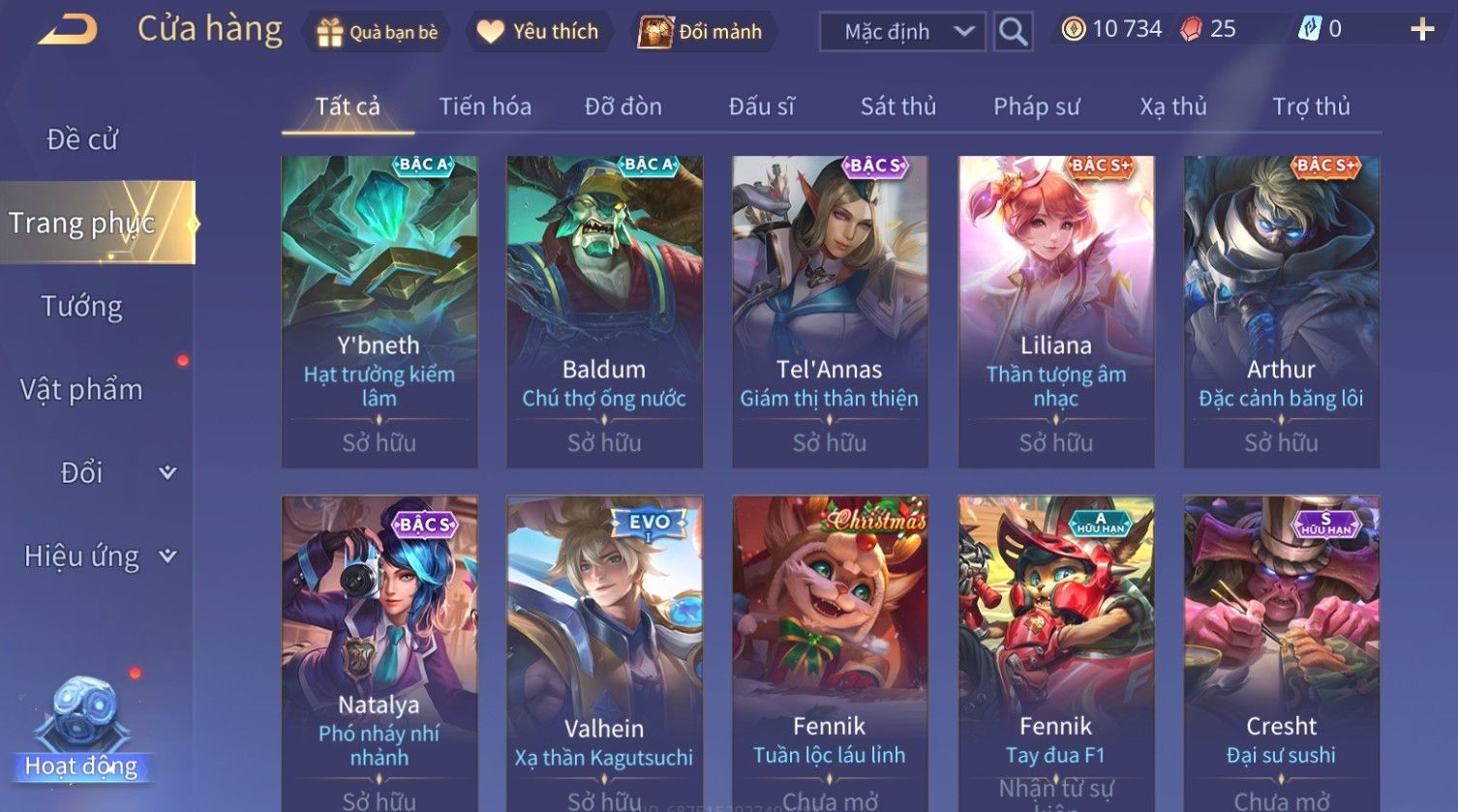Select the Pháp sư tab

(1036, 106)
